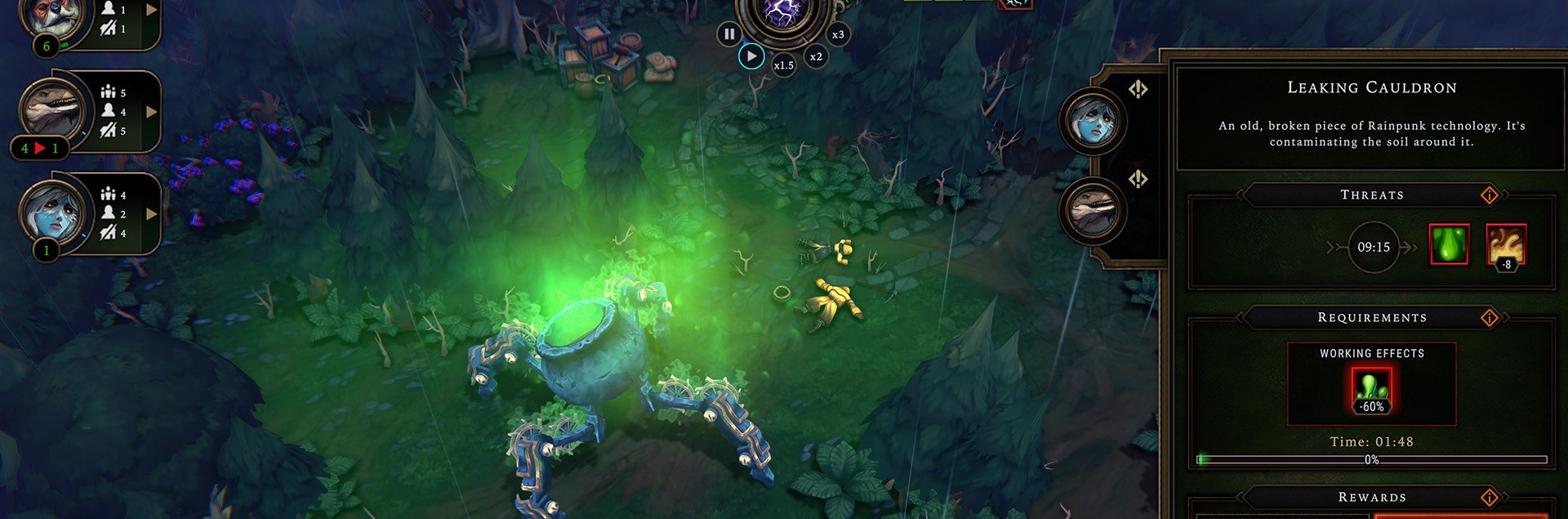Expand the lizard species panel arrow
The image size is (1568, 519).
151,112
